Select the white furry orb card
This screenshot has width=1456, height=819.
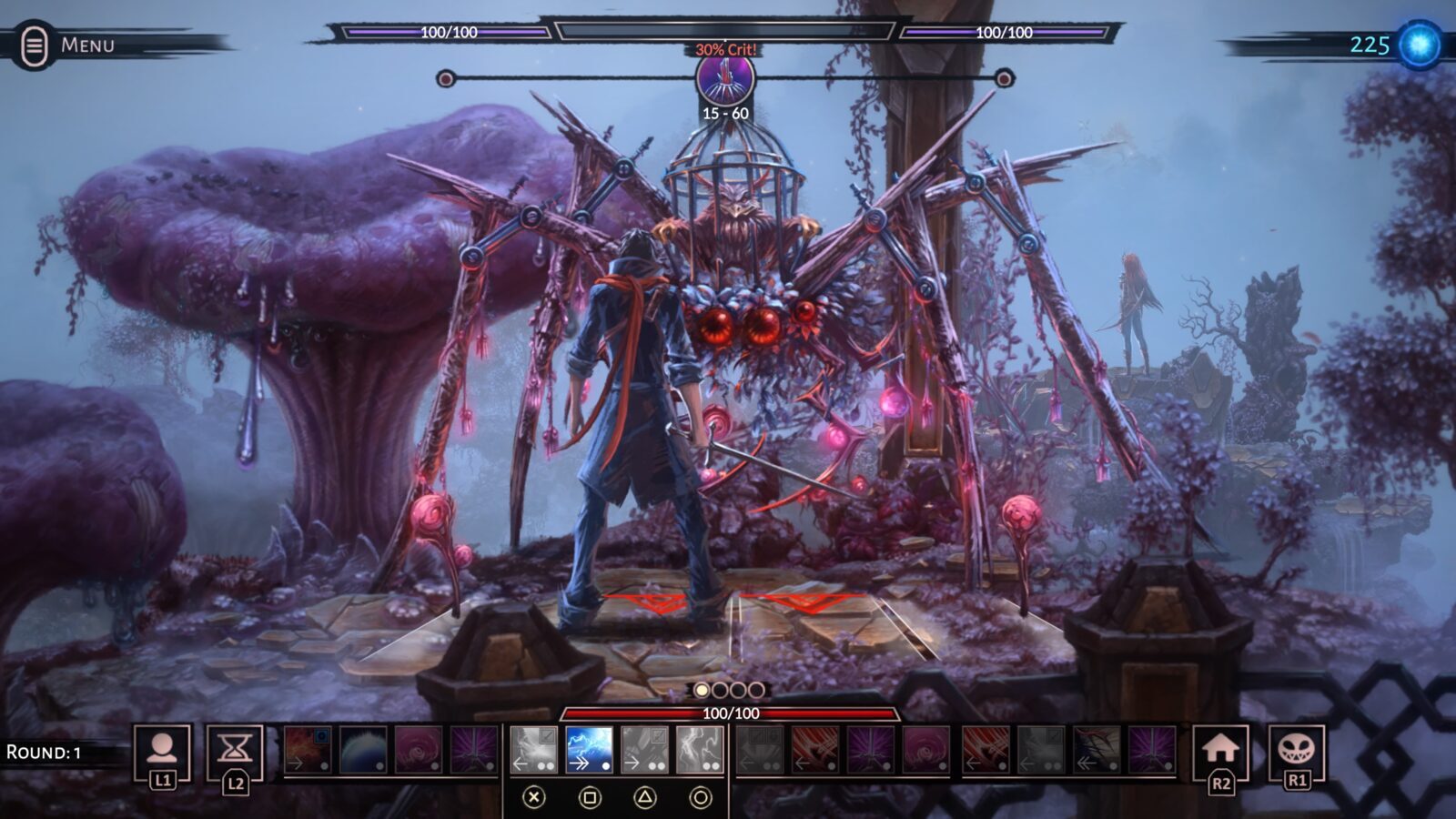coord(363,750)
